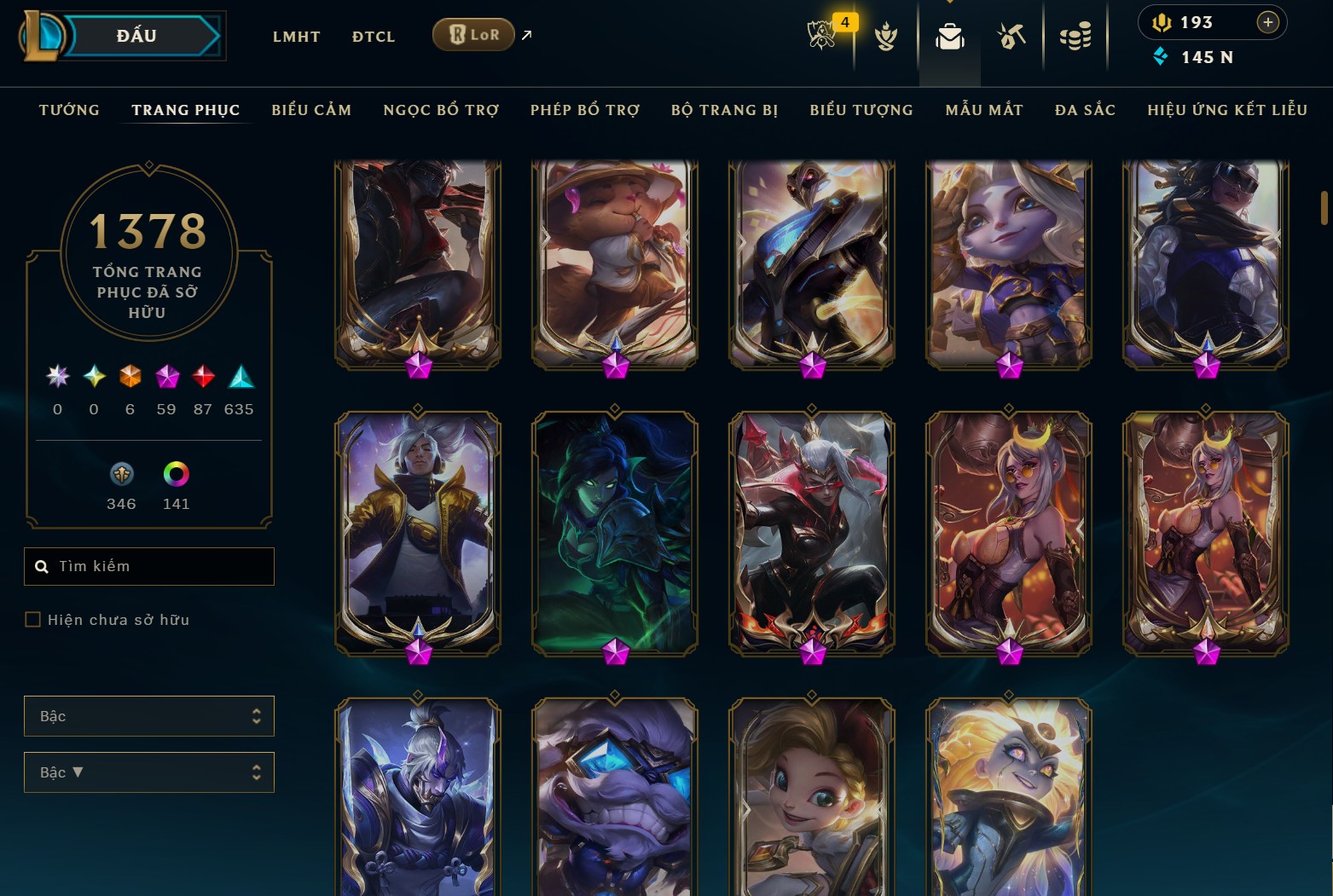Click the blue Standard rarity triangle icon
This screenshot has width=1333, height=896.
click(239, 375)
